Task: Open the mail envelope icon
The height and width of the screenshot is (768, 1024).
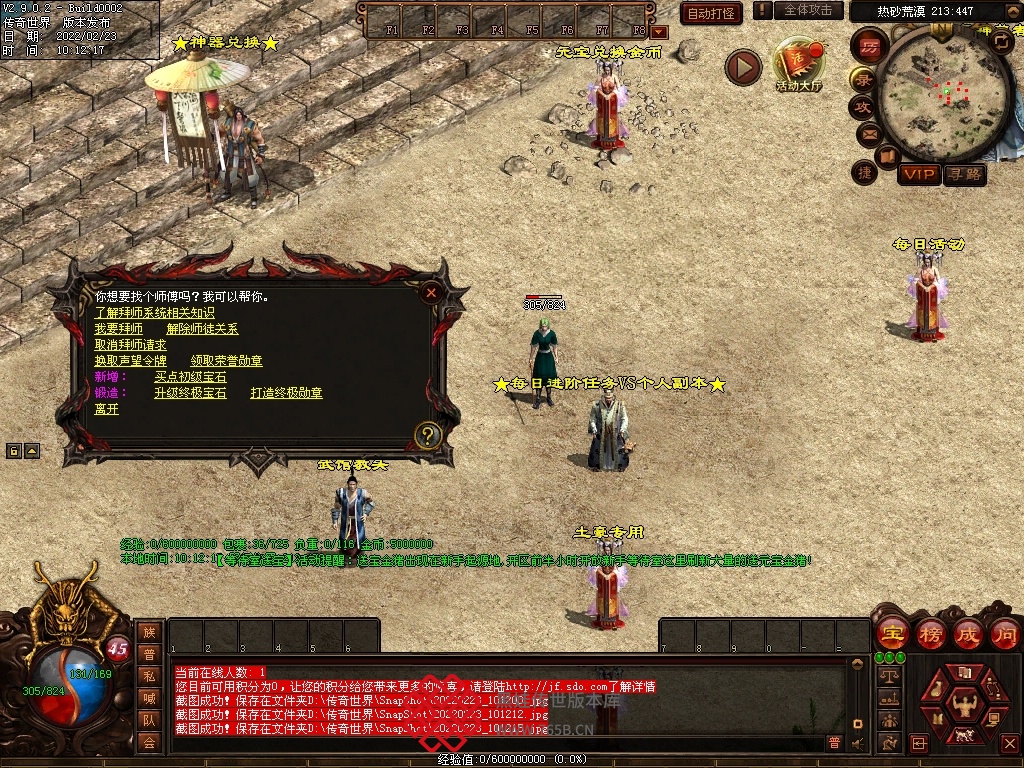Action: [866, 133]
